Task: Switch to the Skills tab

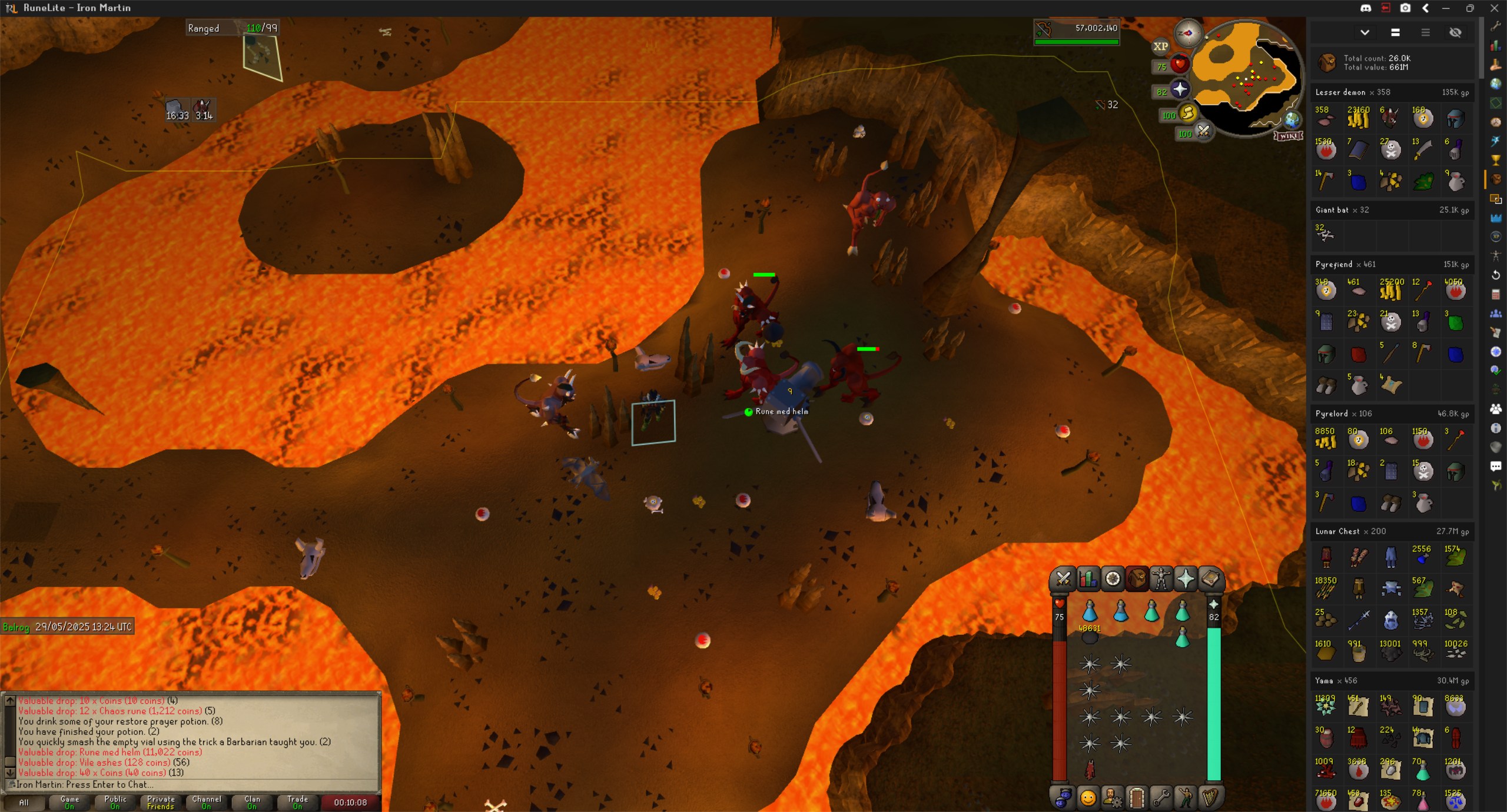Action: click(1088, 579)
